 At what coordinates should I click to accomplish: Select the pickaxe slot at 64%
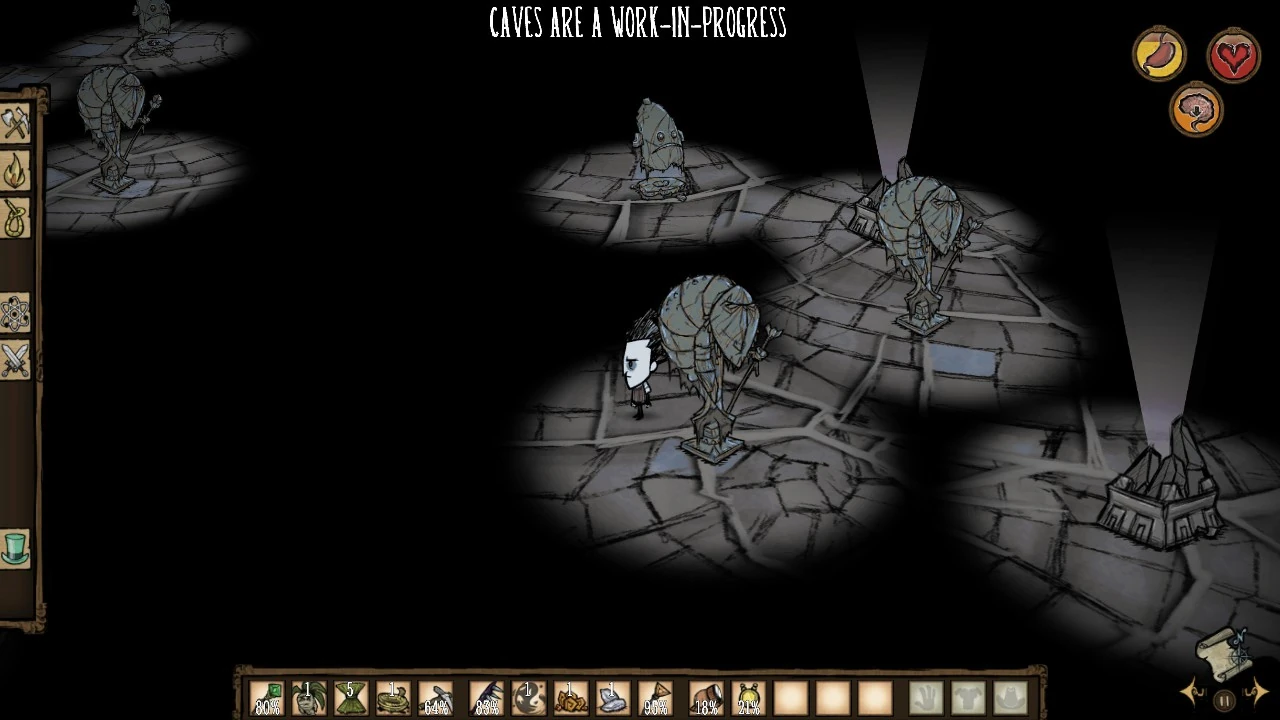[x=435, y=698]
